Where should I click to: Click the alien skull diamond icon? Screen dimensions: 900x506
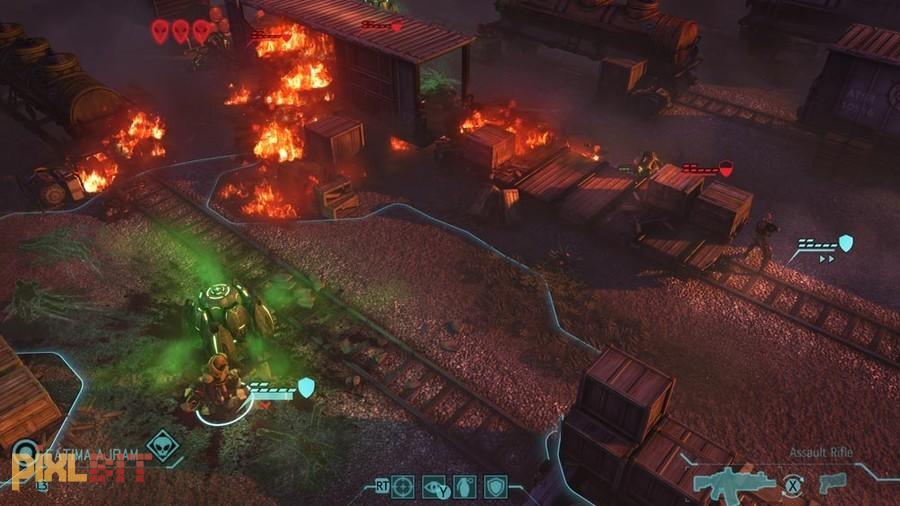point(162,445)
